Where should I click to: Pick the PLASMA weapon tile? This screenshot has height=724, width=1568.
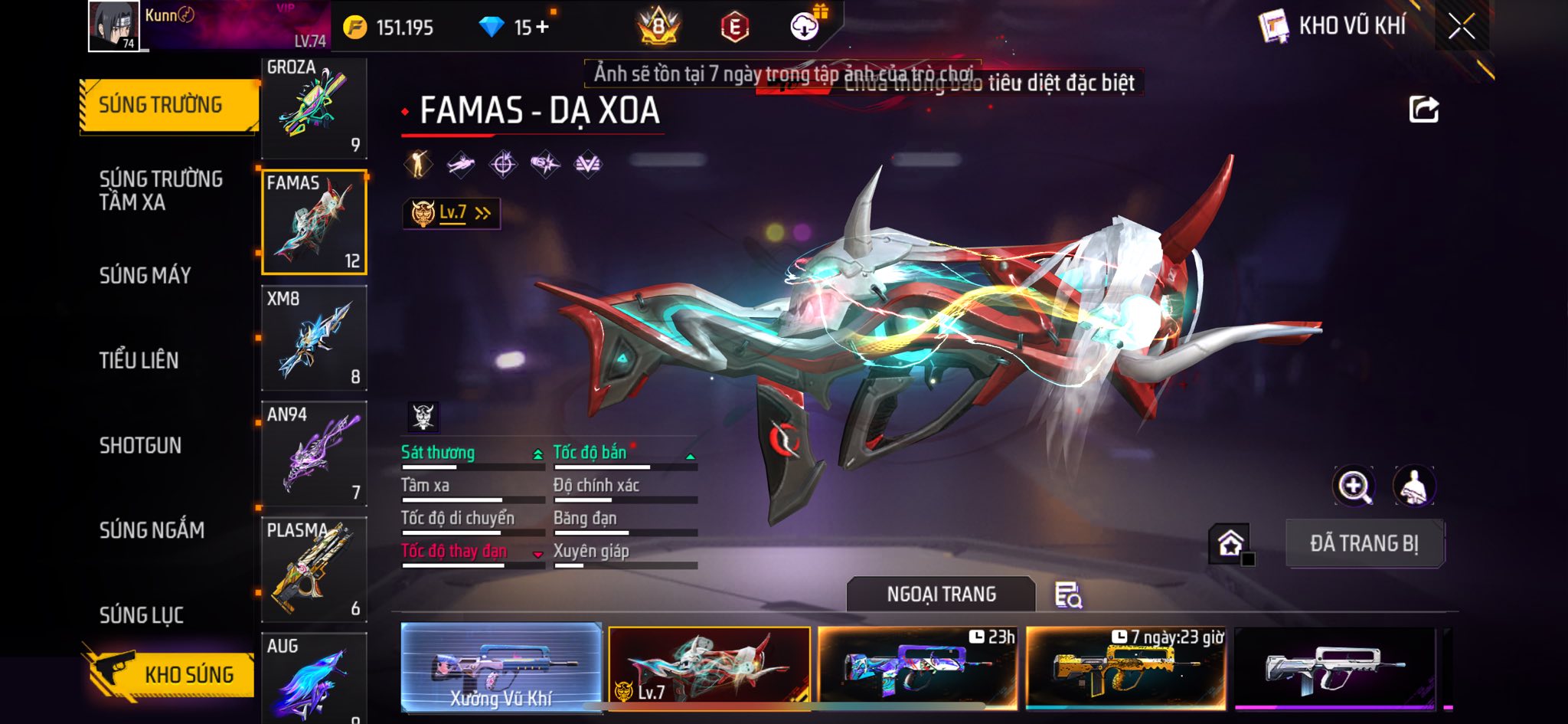pyautogui.click(x=314, y=569)
